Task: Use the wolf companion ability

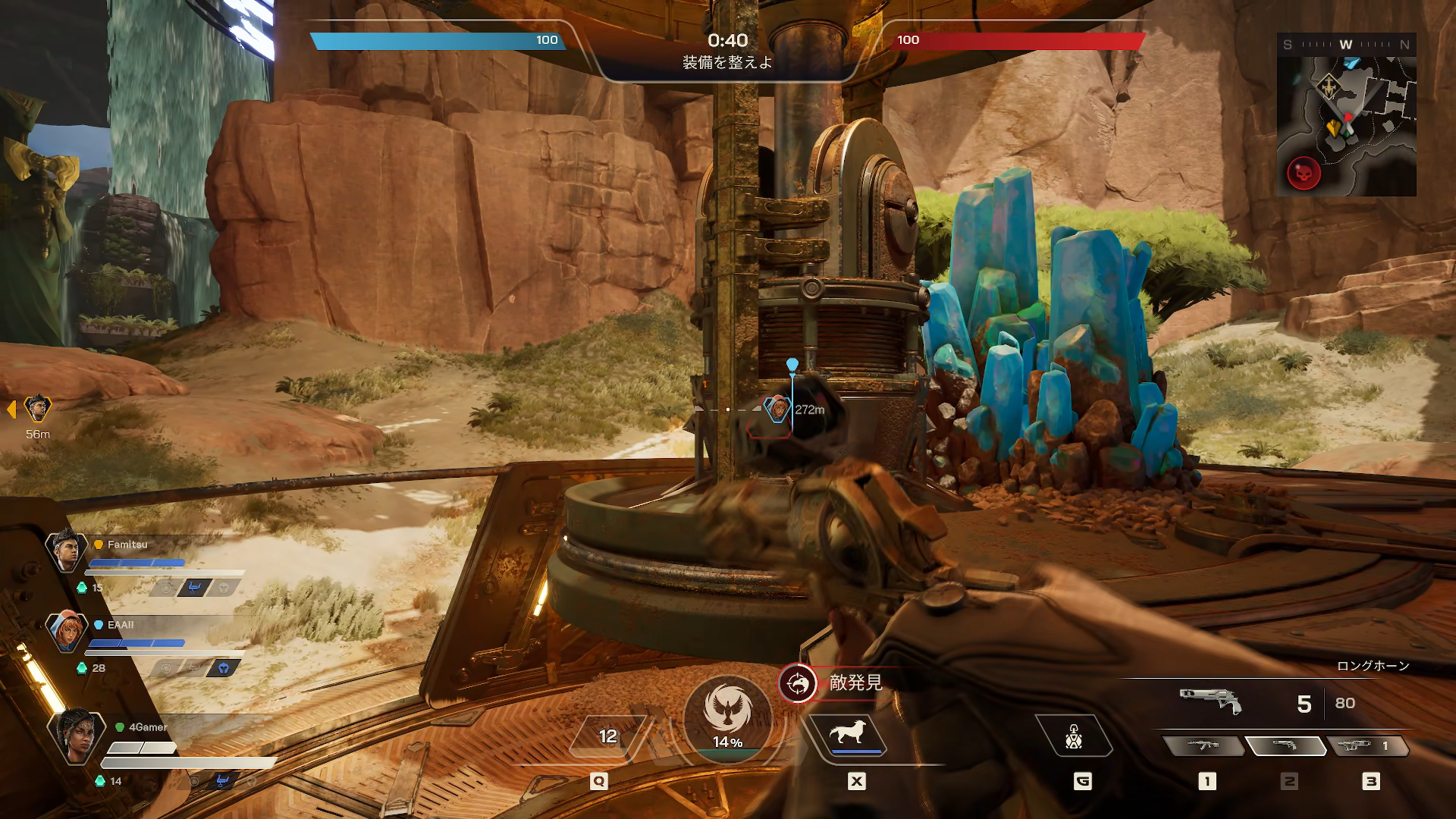Action: click(x=848, y=734)
